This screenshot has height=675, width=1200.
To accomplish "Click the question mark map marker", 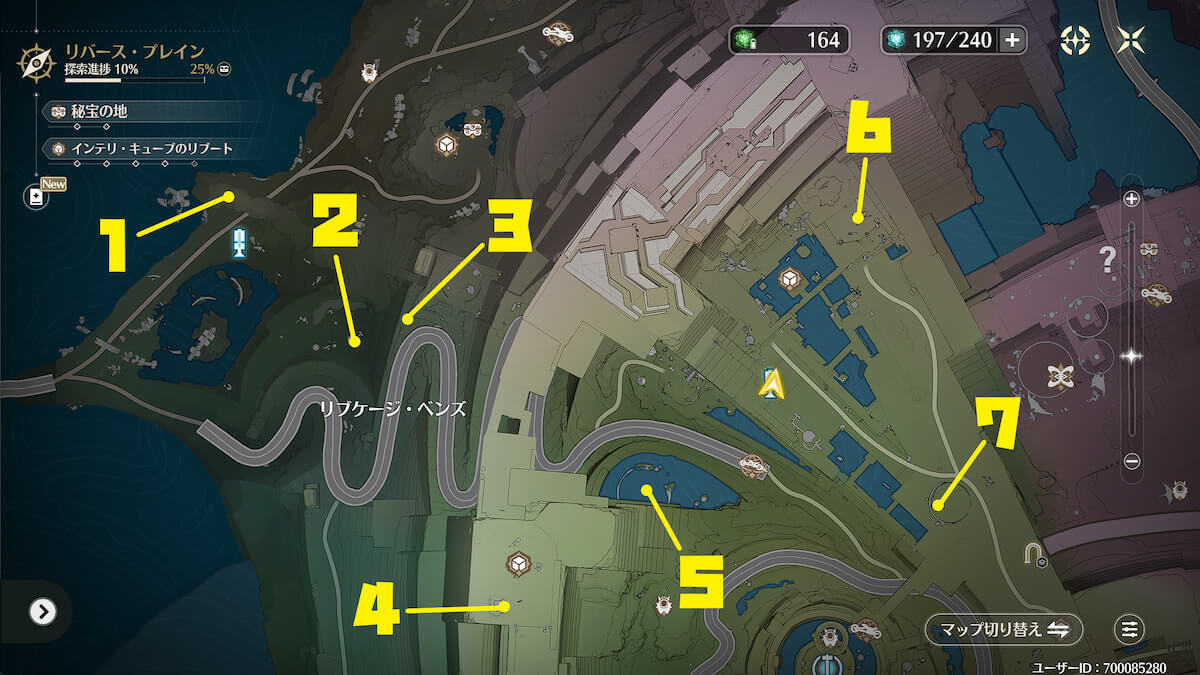I will coord(1107,262).
